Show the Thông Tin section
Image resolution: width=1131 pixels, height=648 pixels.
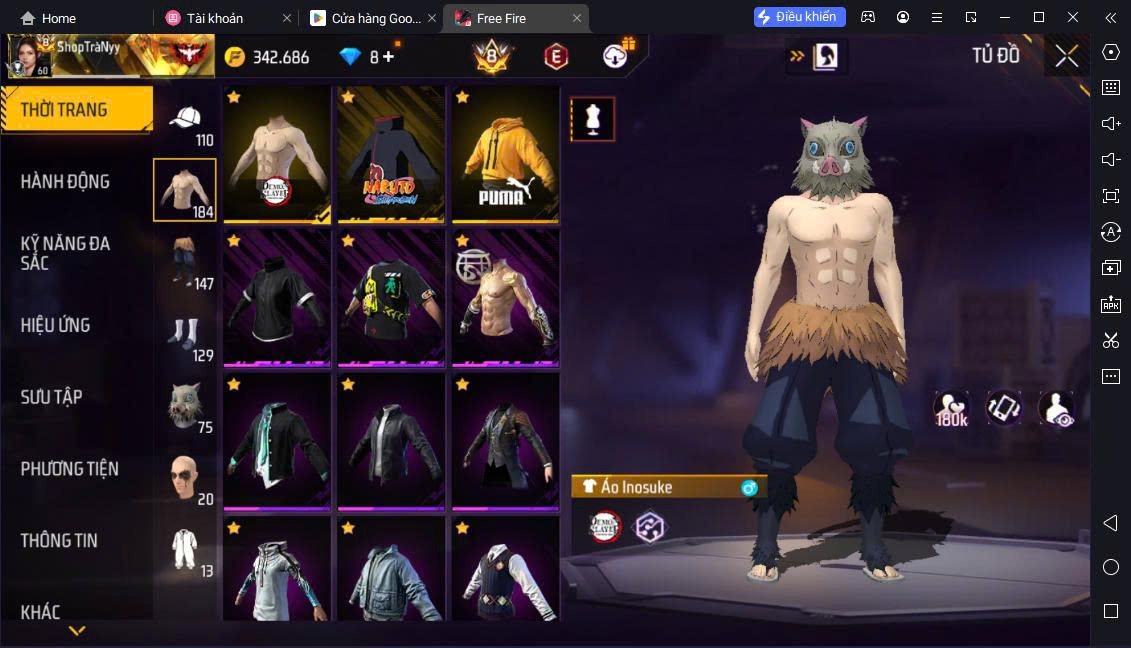coord(60,541)
